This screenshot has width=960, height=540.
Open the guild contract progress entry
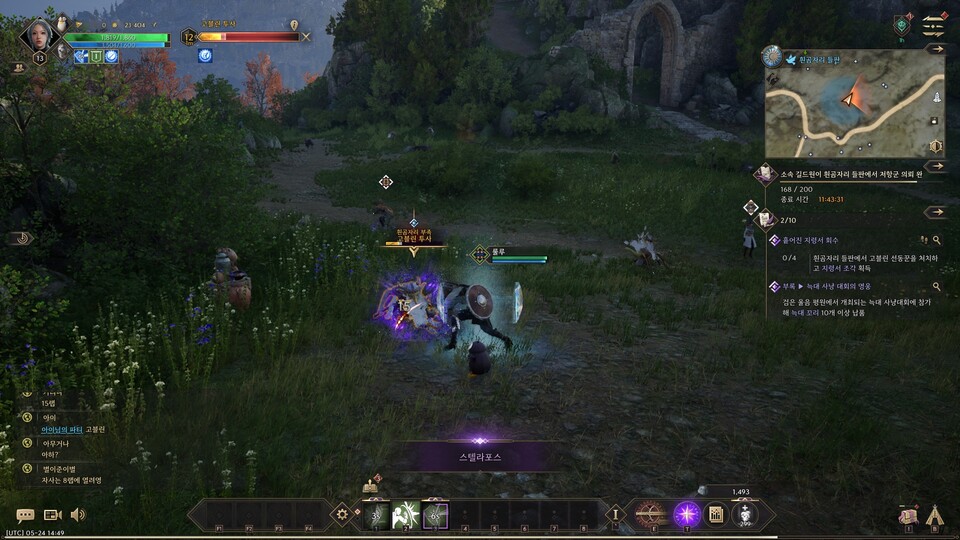click(838, 174)
